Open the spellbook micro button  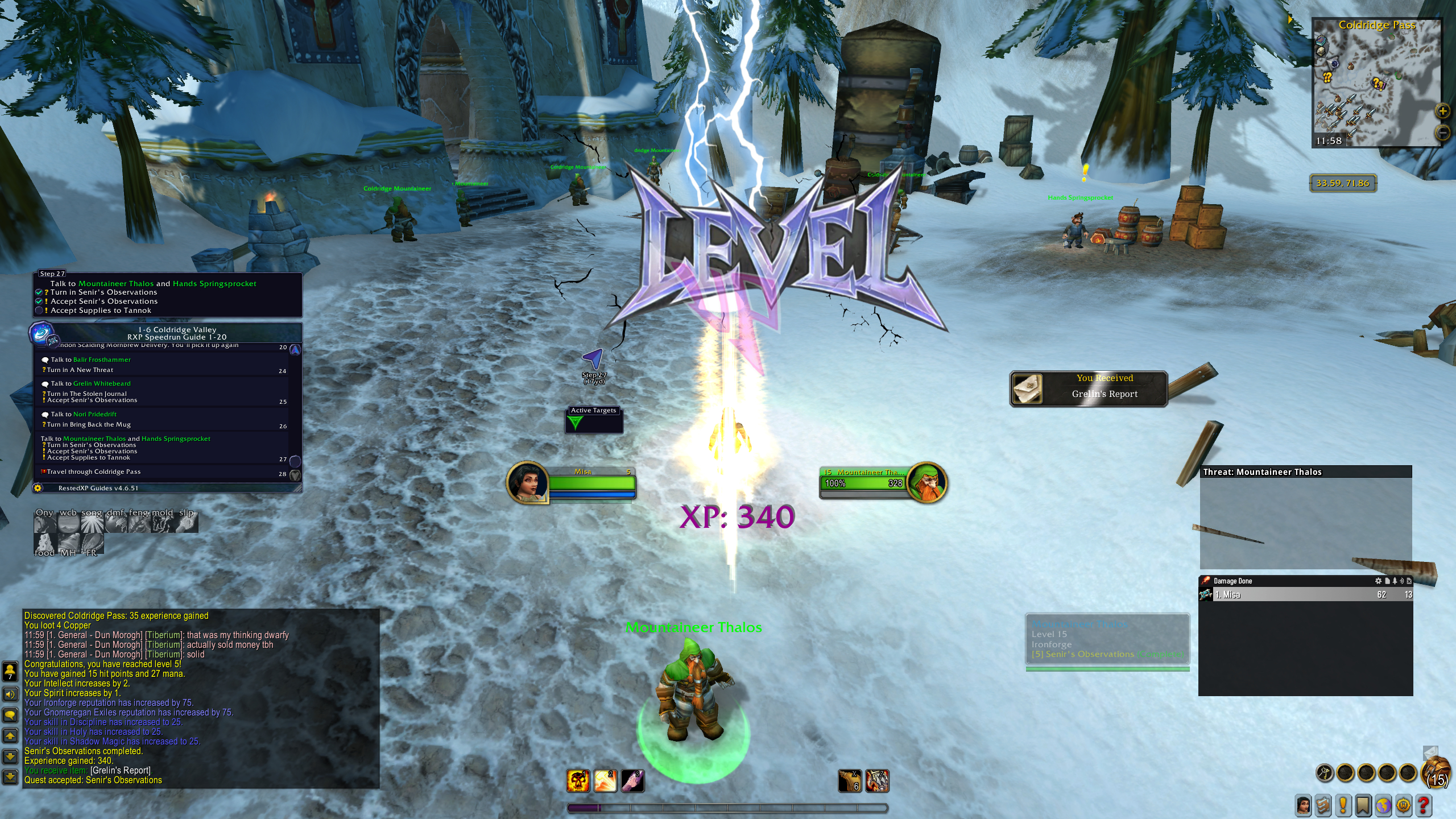click(x=1323, y=805)
